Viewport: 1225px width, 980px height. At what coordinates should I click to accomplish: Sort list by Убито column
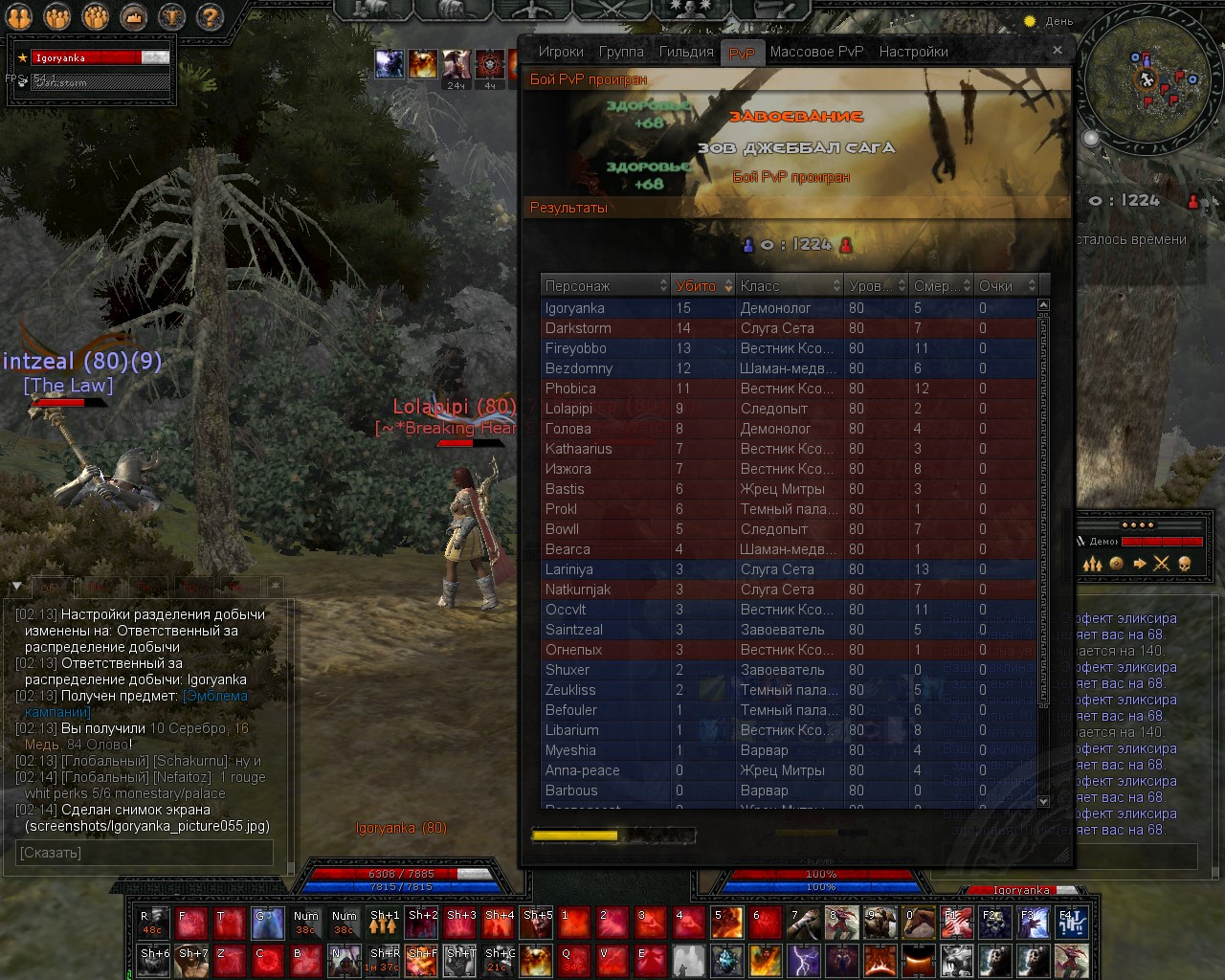point(702,286)
